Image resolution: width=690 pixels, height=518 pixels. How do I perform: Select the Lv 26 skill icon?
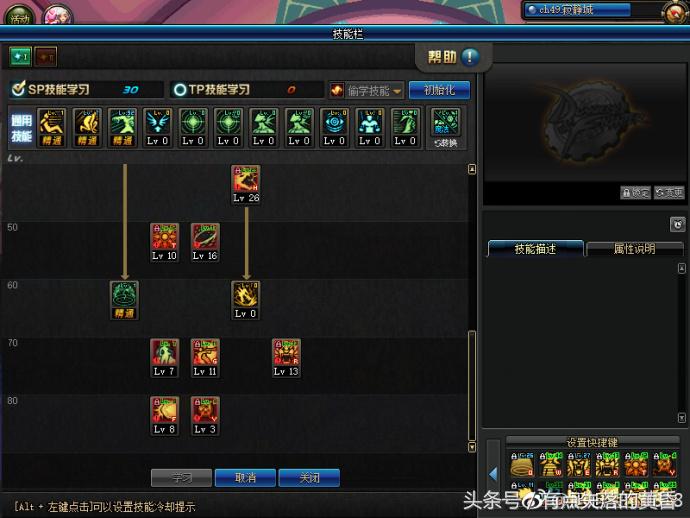pyautogui.click(x=245, y=179)
